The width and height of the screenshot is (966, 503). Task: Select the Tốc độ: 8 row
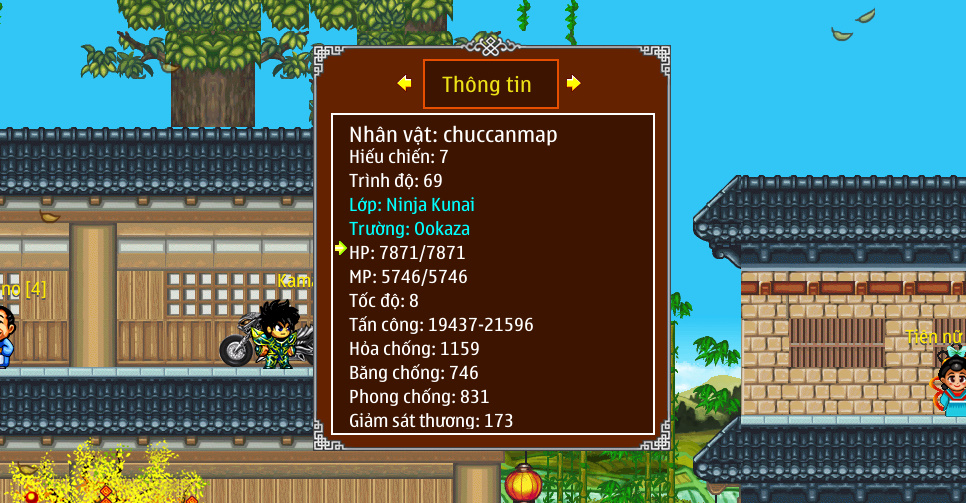tap(384, 301)
